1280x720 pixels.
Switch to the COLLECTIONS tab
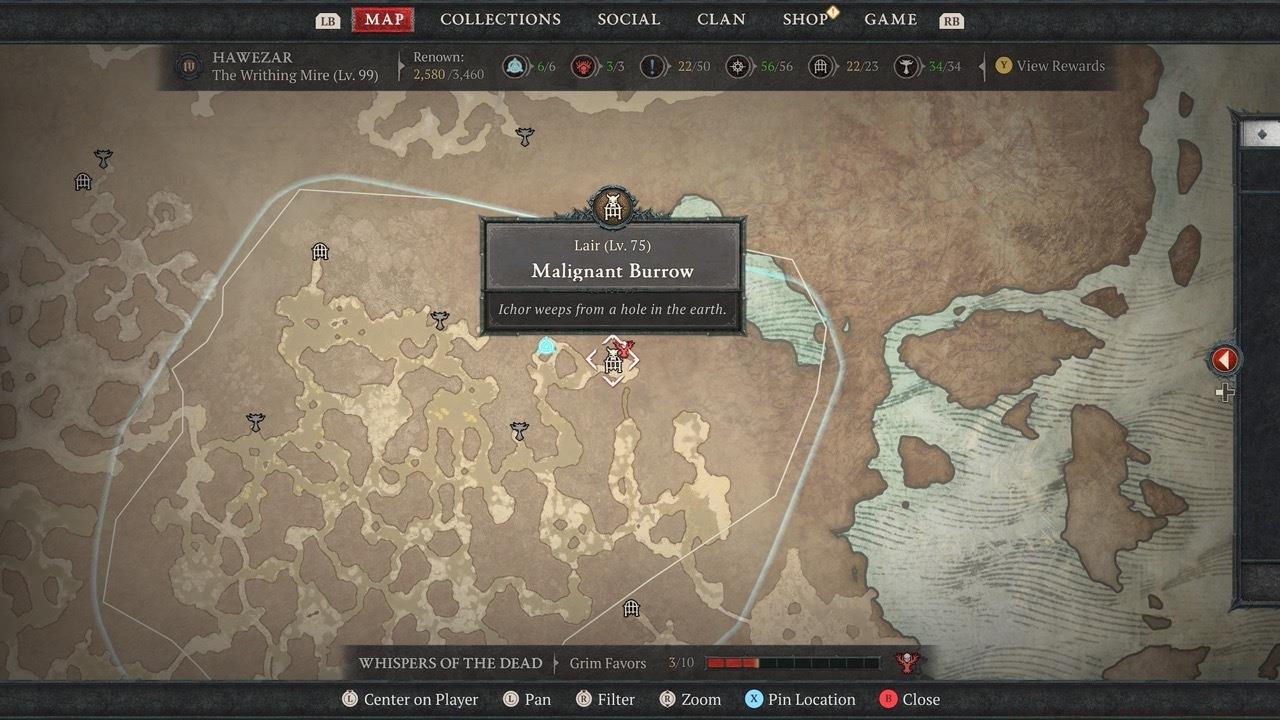pyautogui.click(x=500, y=19)
